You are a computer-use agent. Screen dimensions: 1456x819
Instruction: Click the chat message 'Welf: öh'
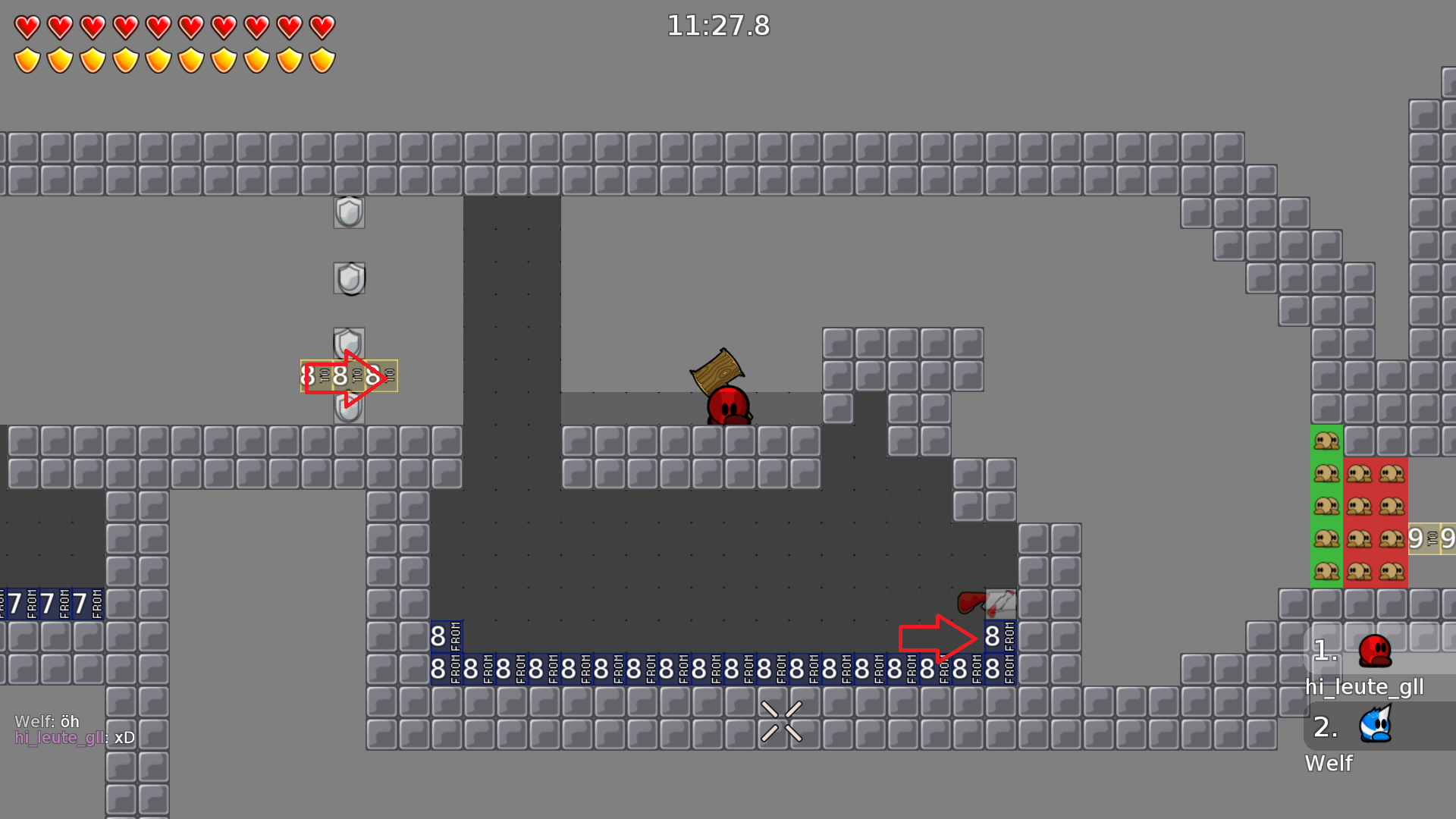click(x=45, y=722)
